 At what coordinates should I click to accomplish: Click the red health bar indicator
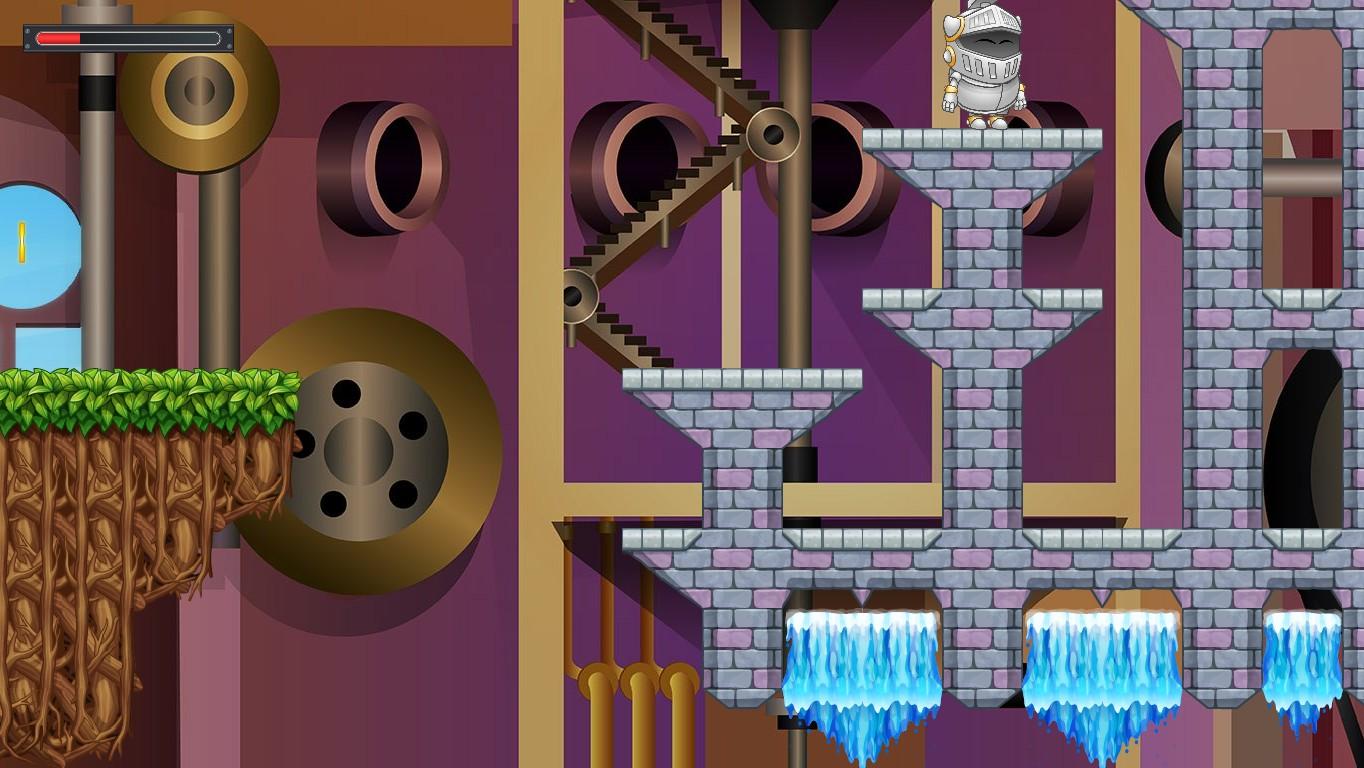pyautogui.click(x=60, y=35)
